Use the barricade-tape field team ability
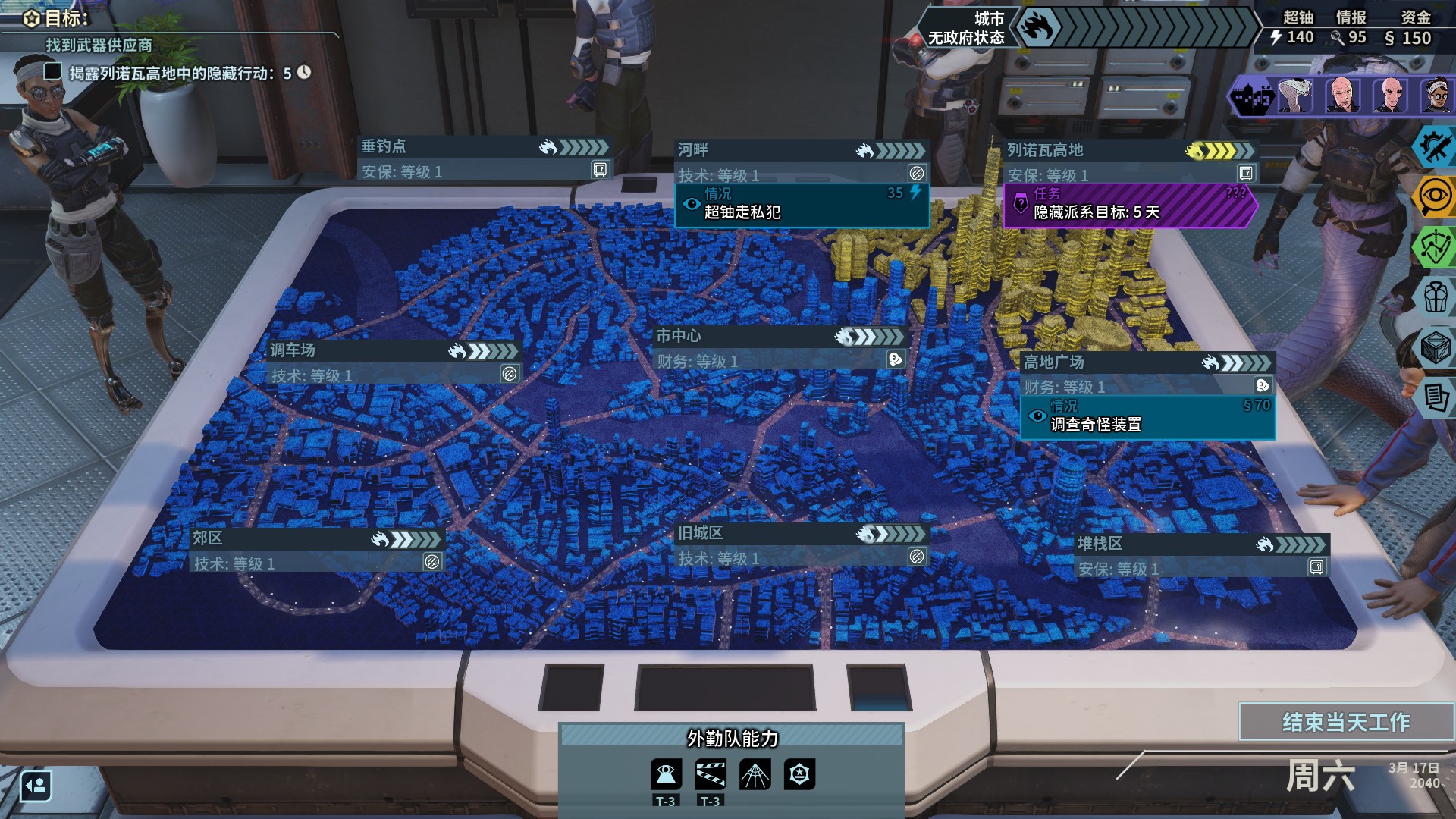 tap(711, 774)
